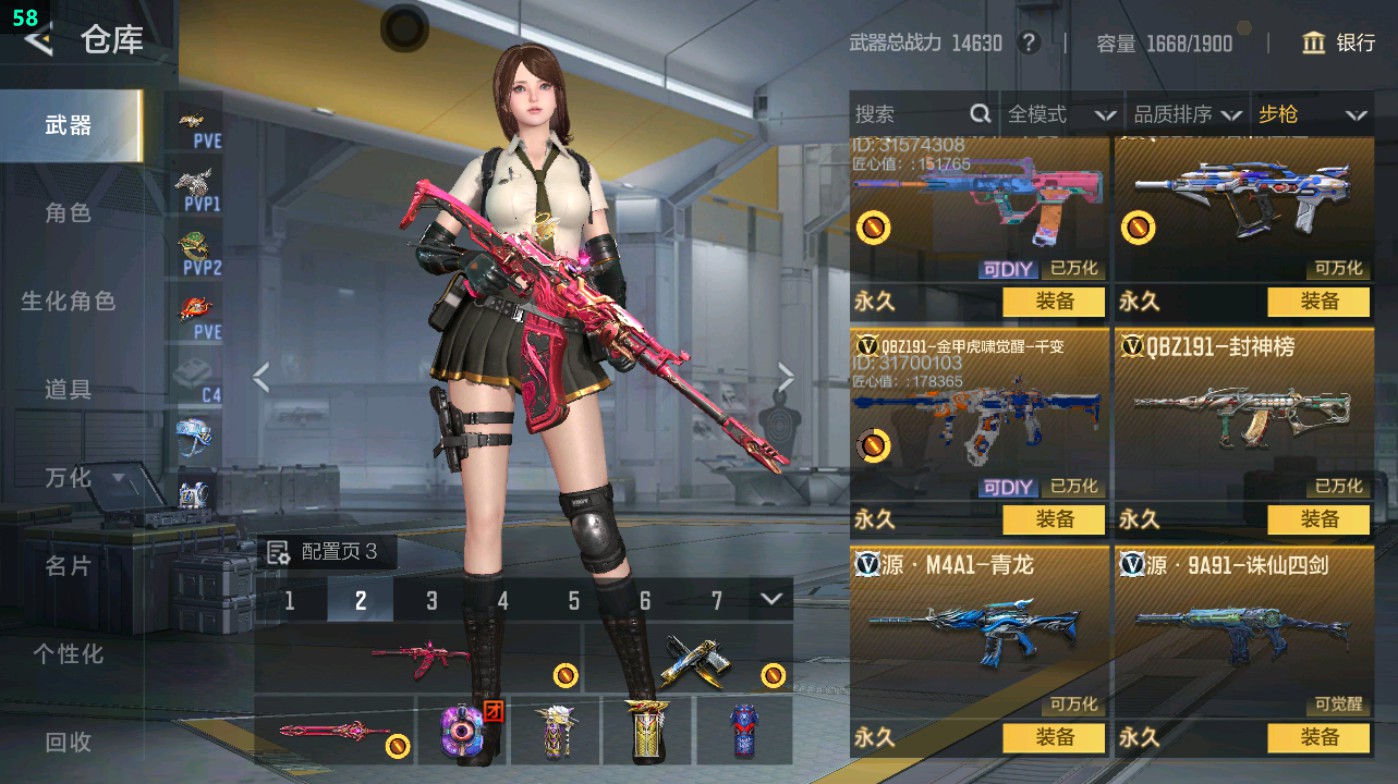
Task: Show the weapon power help question mark
Action: (1027, 43)
